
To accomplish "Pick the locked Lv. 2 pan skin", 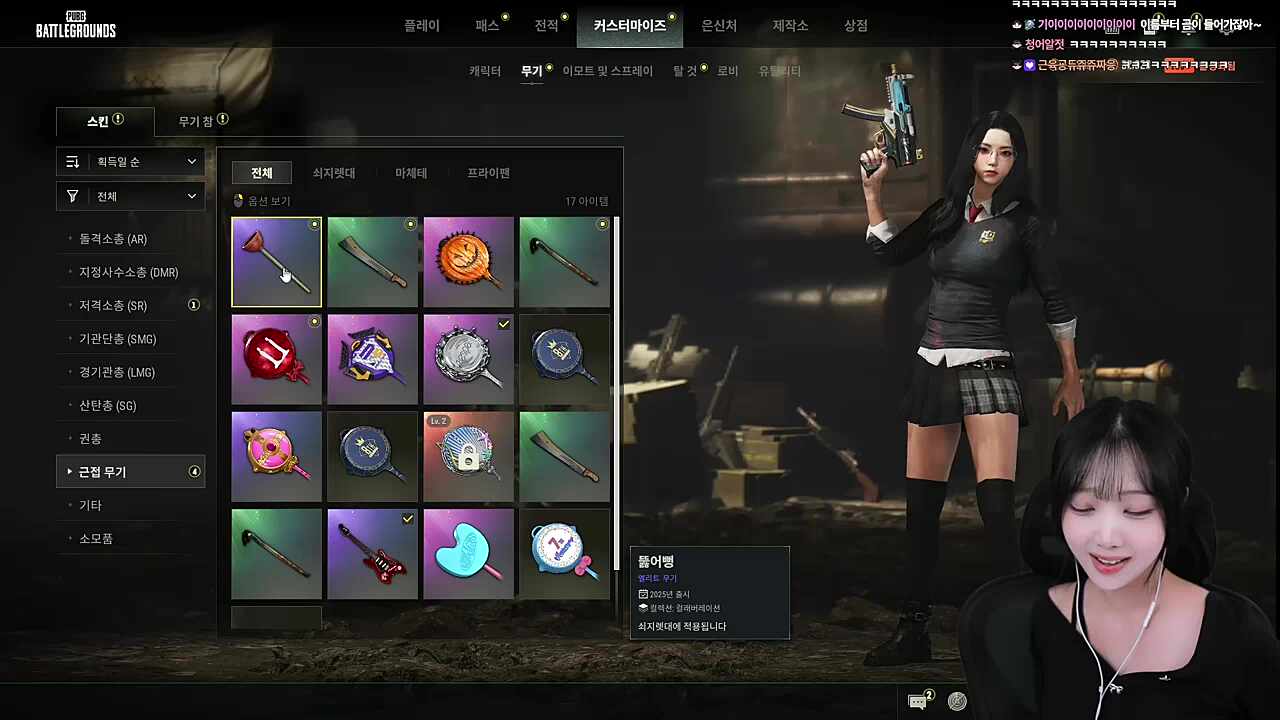I will (x=468, y=457).
